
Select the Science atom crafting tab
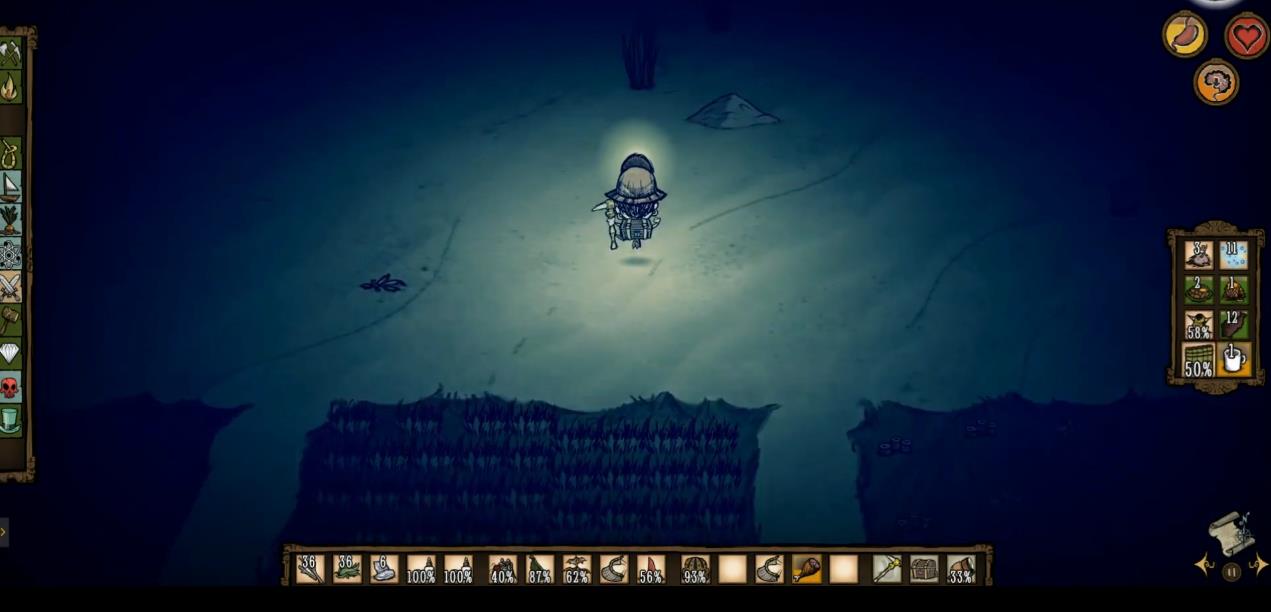pos(10,254)
